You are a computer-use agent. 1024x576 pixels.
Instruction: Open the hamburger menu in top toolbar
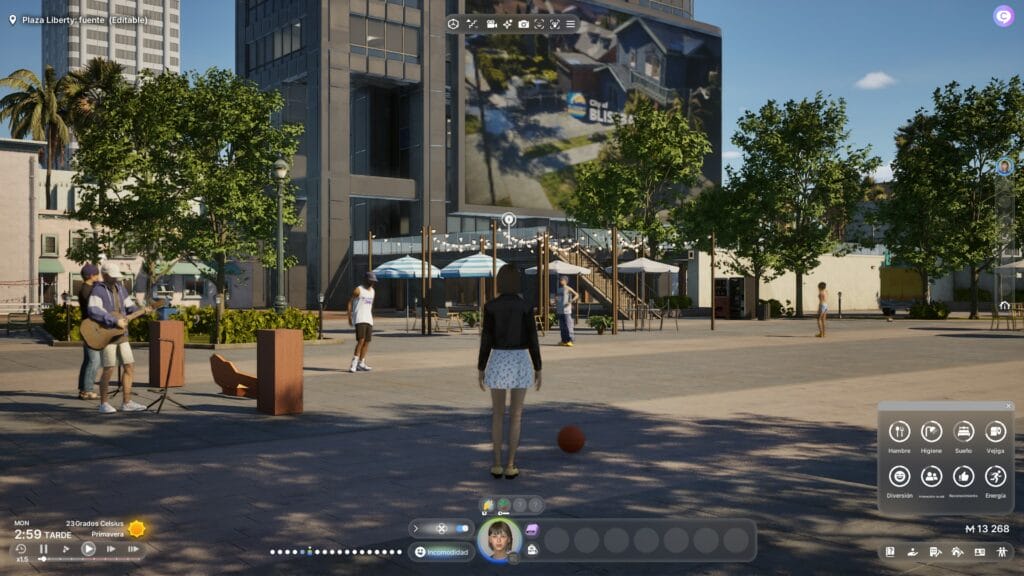point(570,23)
